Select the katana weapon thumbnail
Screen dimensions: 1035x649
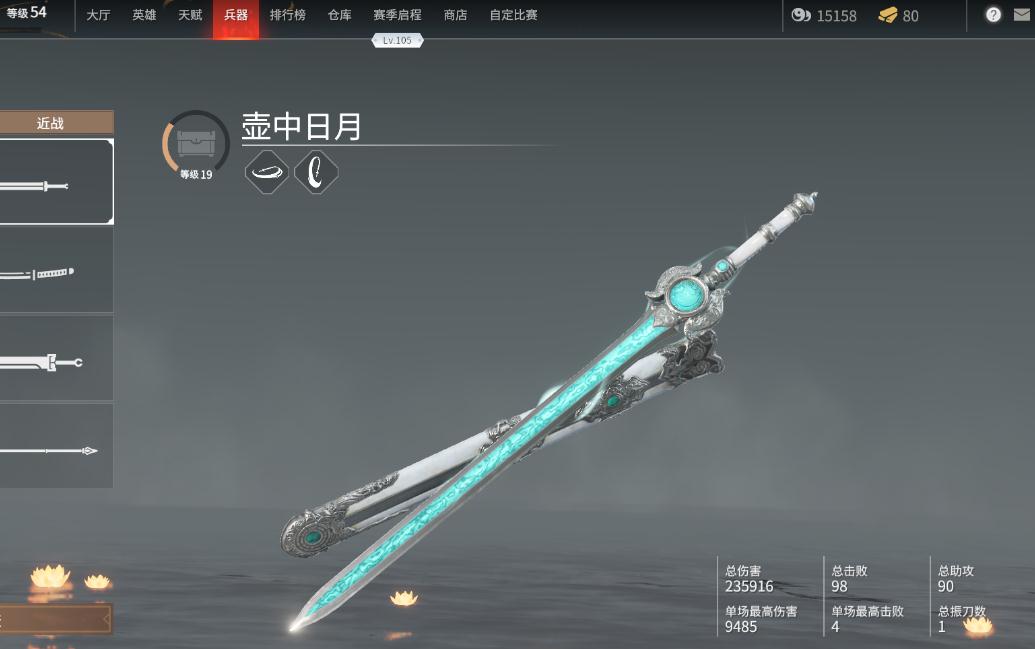click(52, 272)
